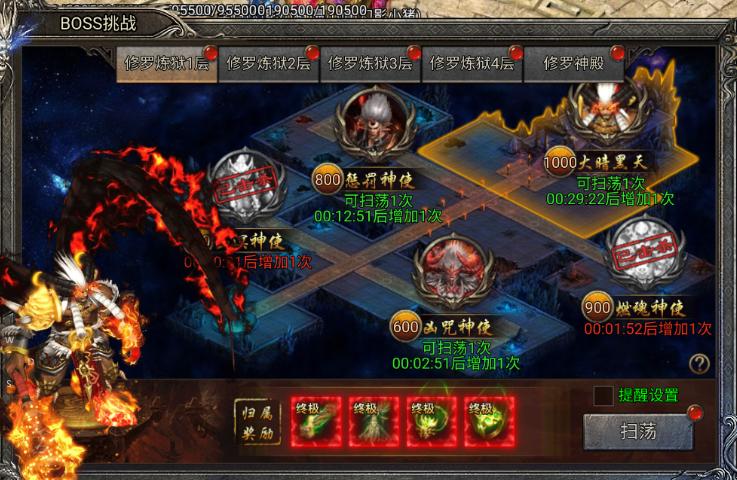Image resolution: width=737 pixels, height=480 pixels.
Task: Switch to the 修罗炼狱1层 tab
Action: click(x=166, y=63)
